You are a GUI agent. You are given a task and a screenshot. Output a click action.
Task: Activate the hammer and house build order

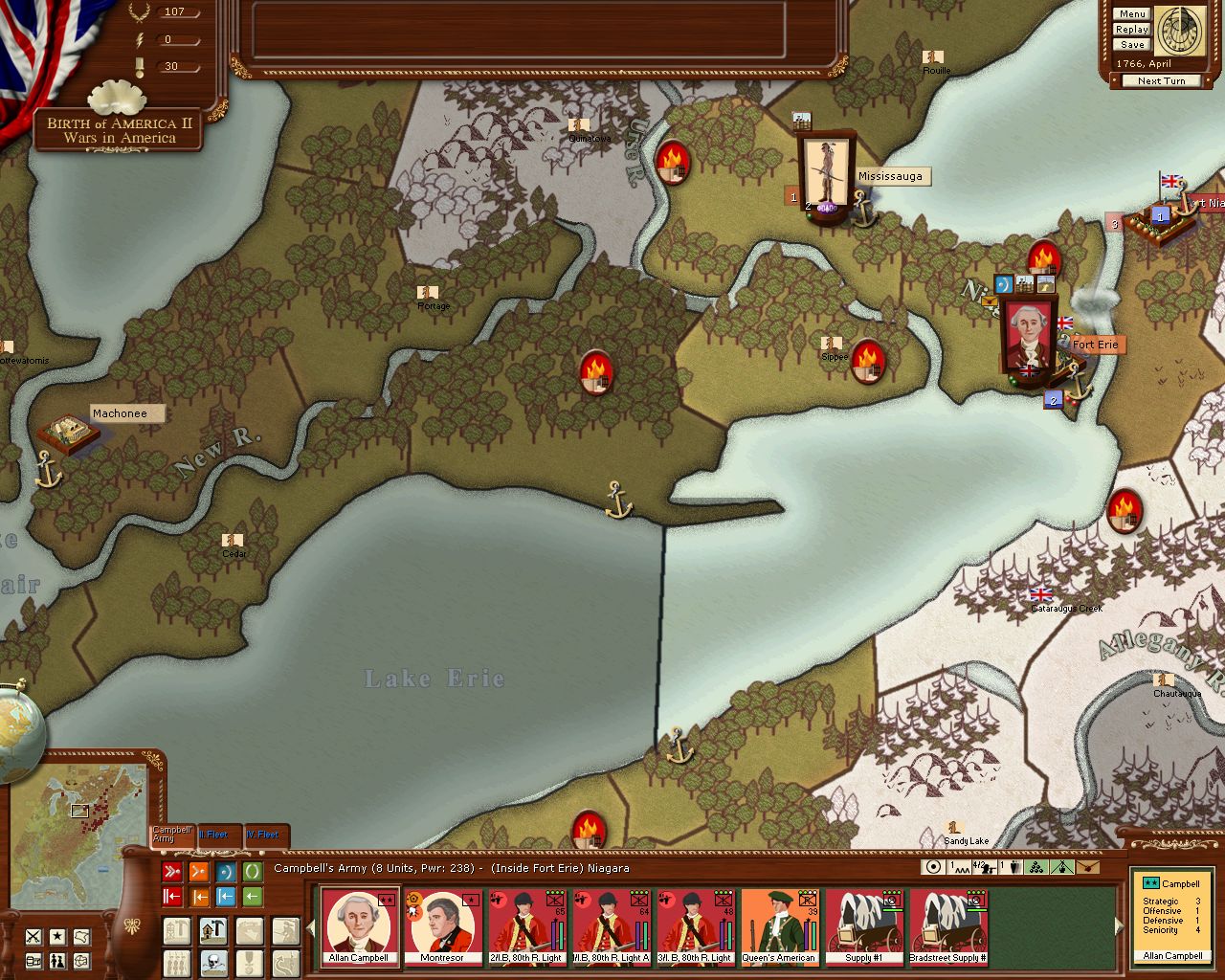(x=212, y=930)
